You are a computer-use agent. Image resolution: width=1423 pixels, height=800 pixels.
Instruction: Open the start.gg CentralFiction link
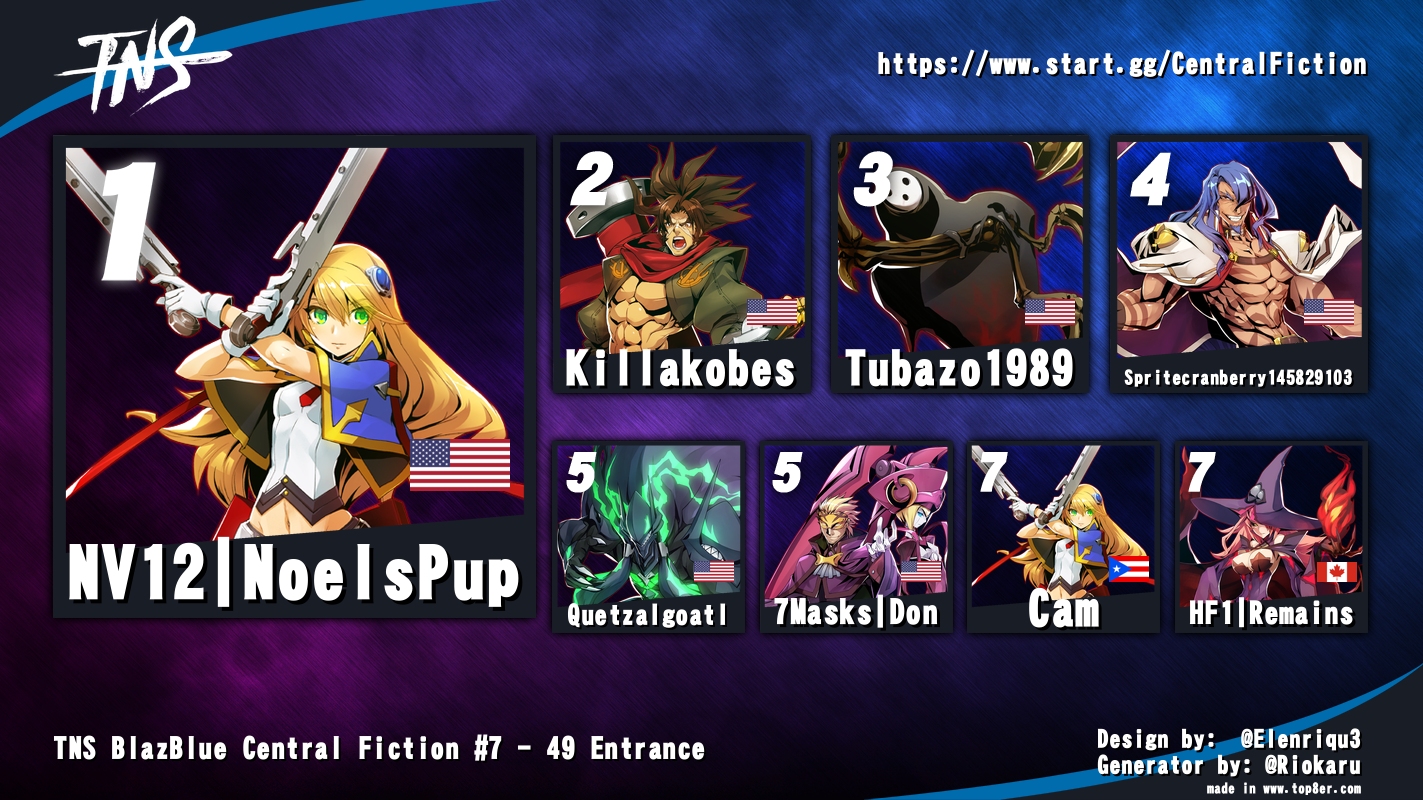click(1121, 65)
